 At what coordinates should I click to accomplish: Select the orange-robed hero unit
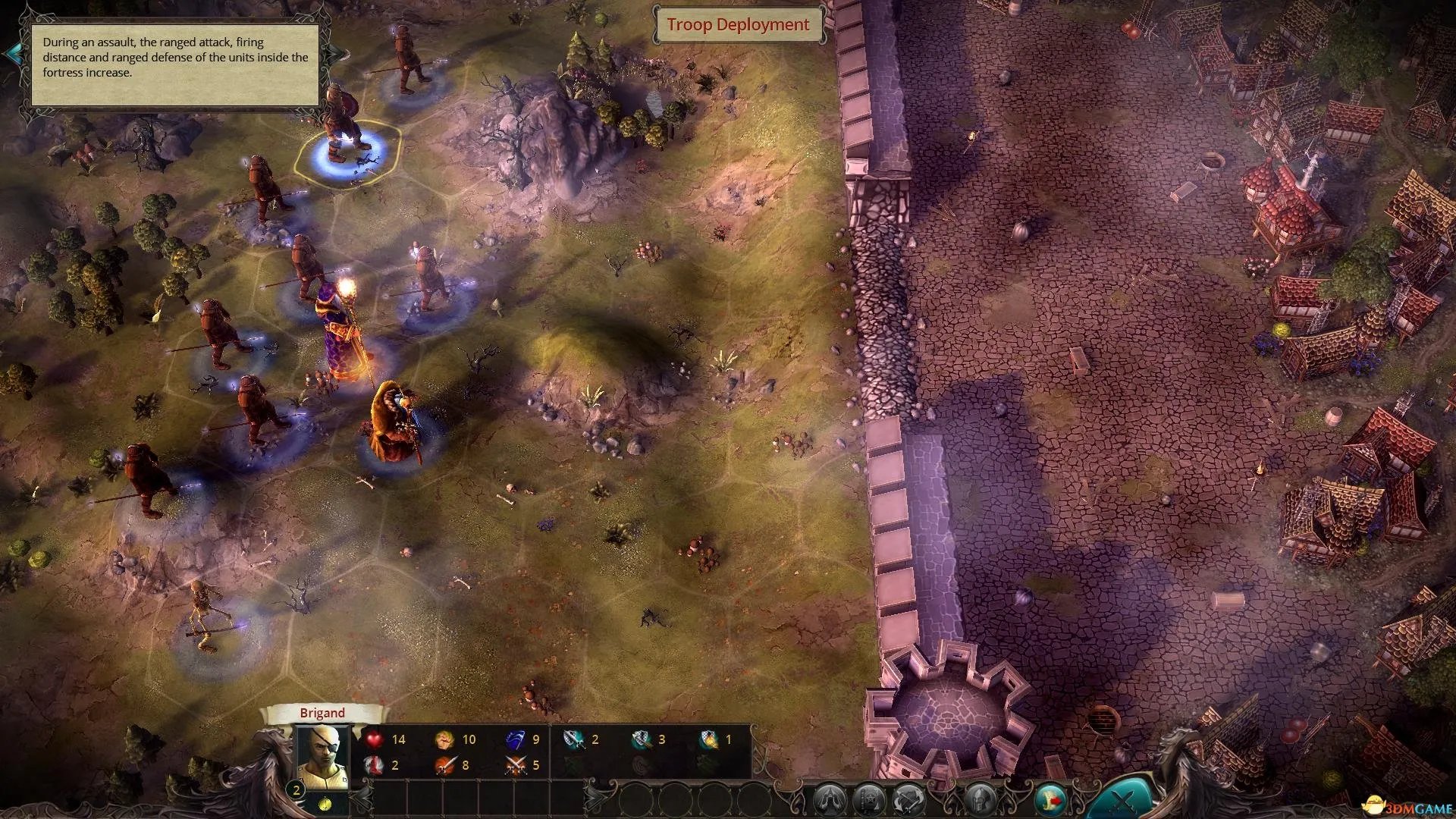pyautogui.click(x=394, y=425)
